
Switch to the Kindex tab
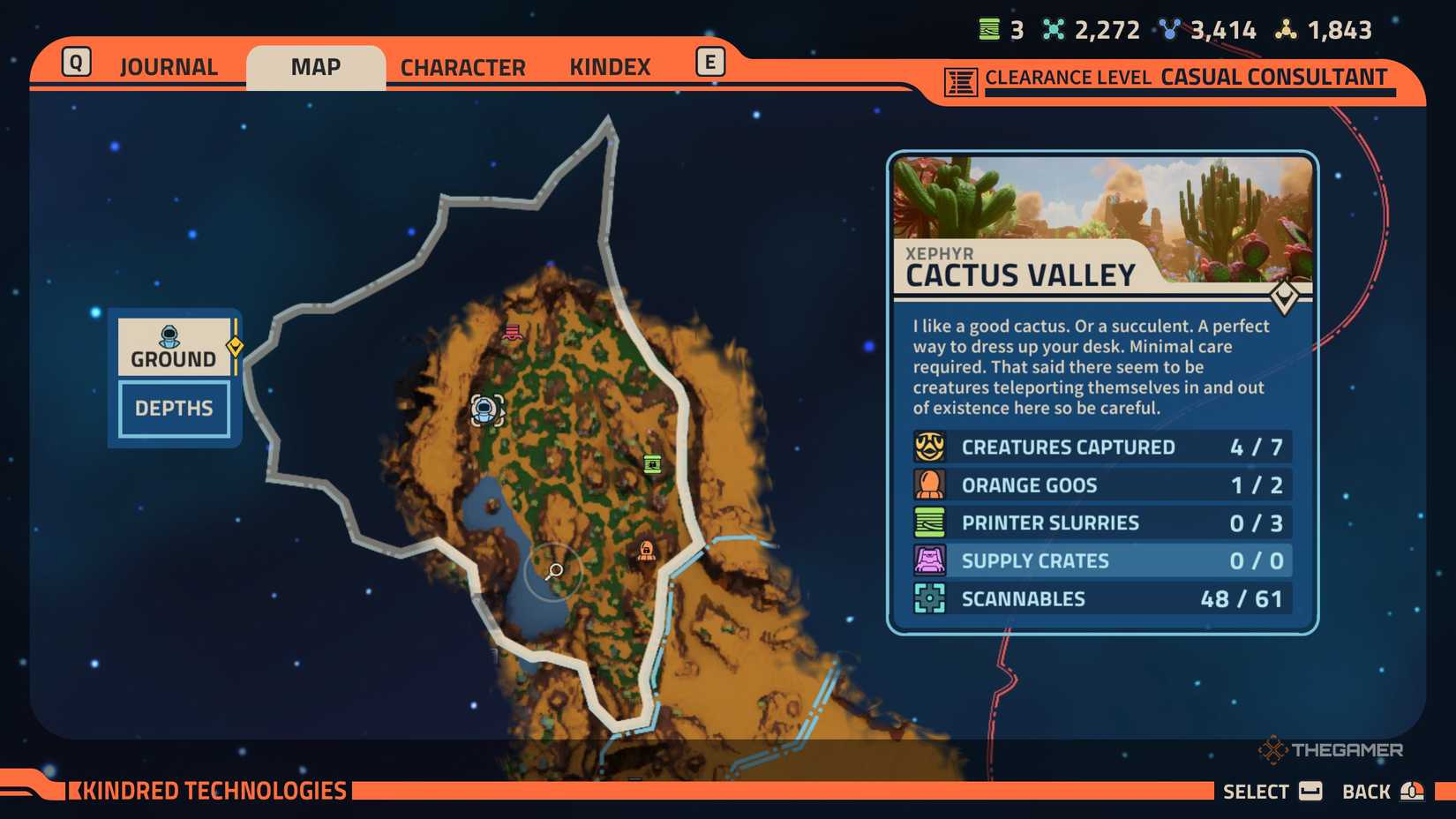(x=611, y=66)
